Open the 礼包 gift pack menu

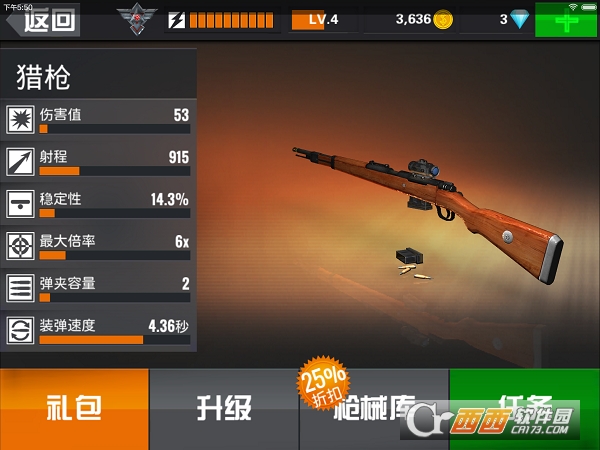74,408
